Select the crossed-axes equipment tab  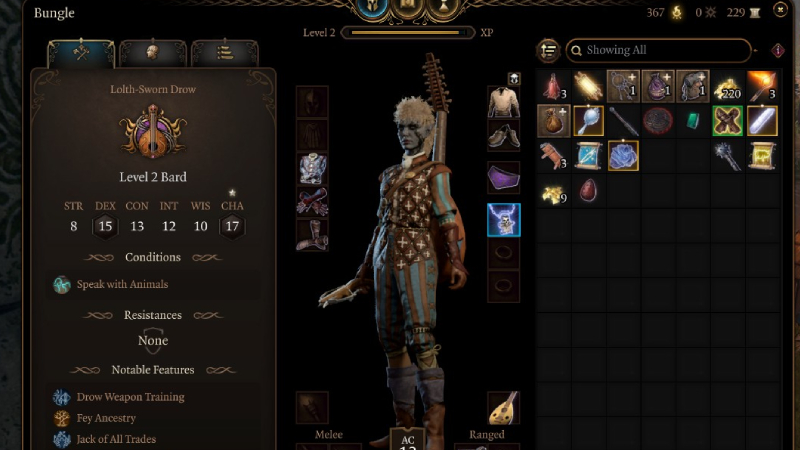[x=81, y=52]
